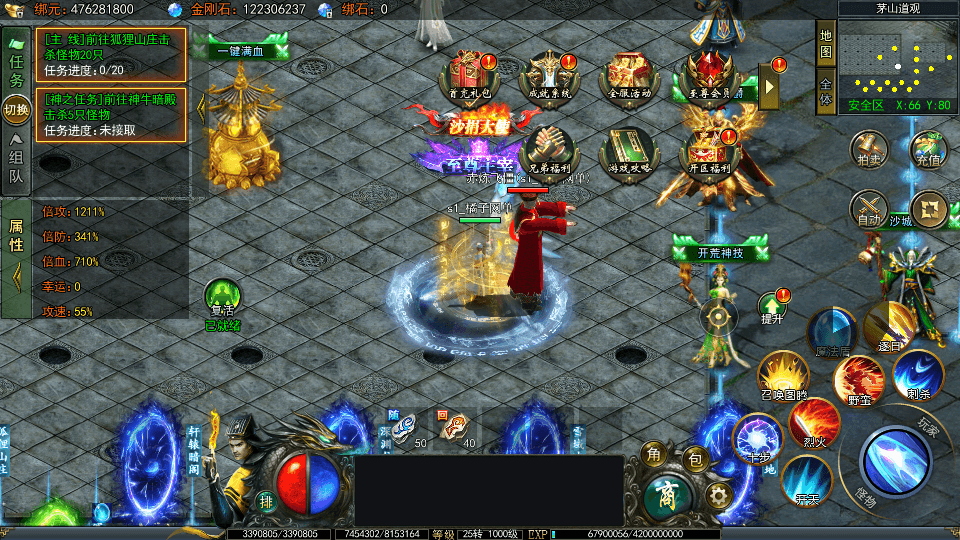Select the main quest tracker for 狐狸山庄
Image resolution: width=960 pixels, height=540 pixels.
(x=111, y=54)
